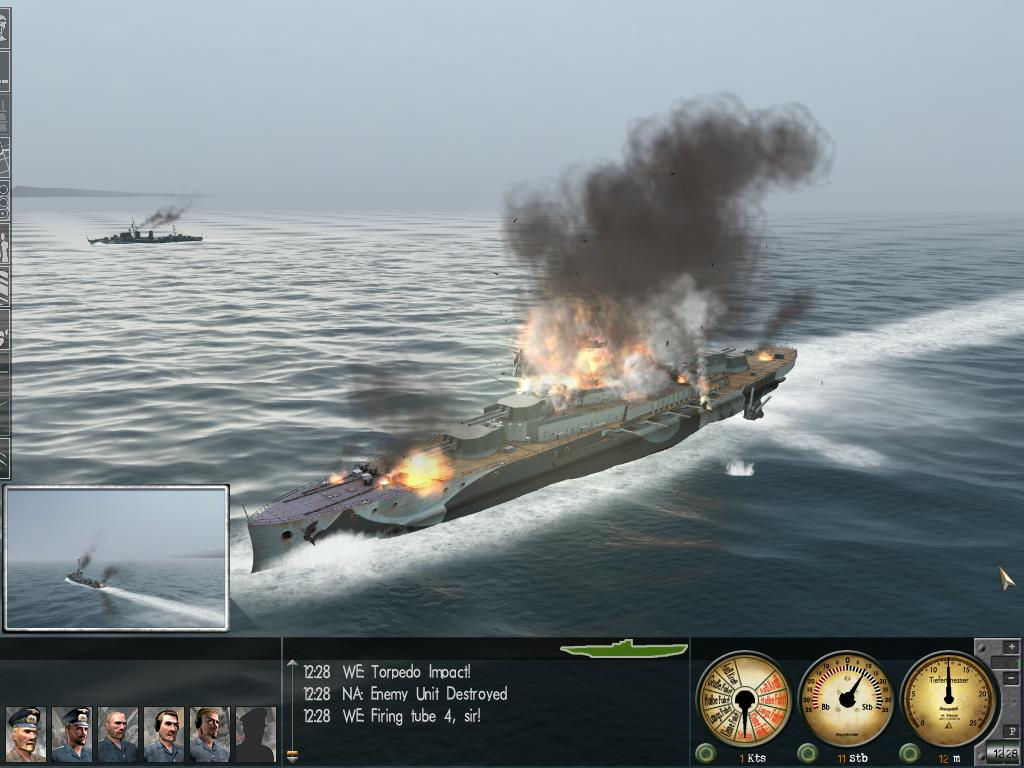
Task: Increase time compression with the plus button
Action: click(x=1010, y=648)
